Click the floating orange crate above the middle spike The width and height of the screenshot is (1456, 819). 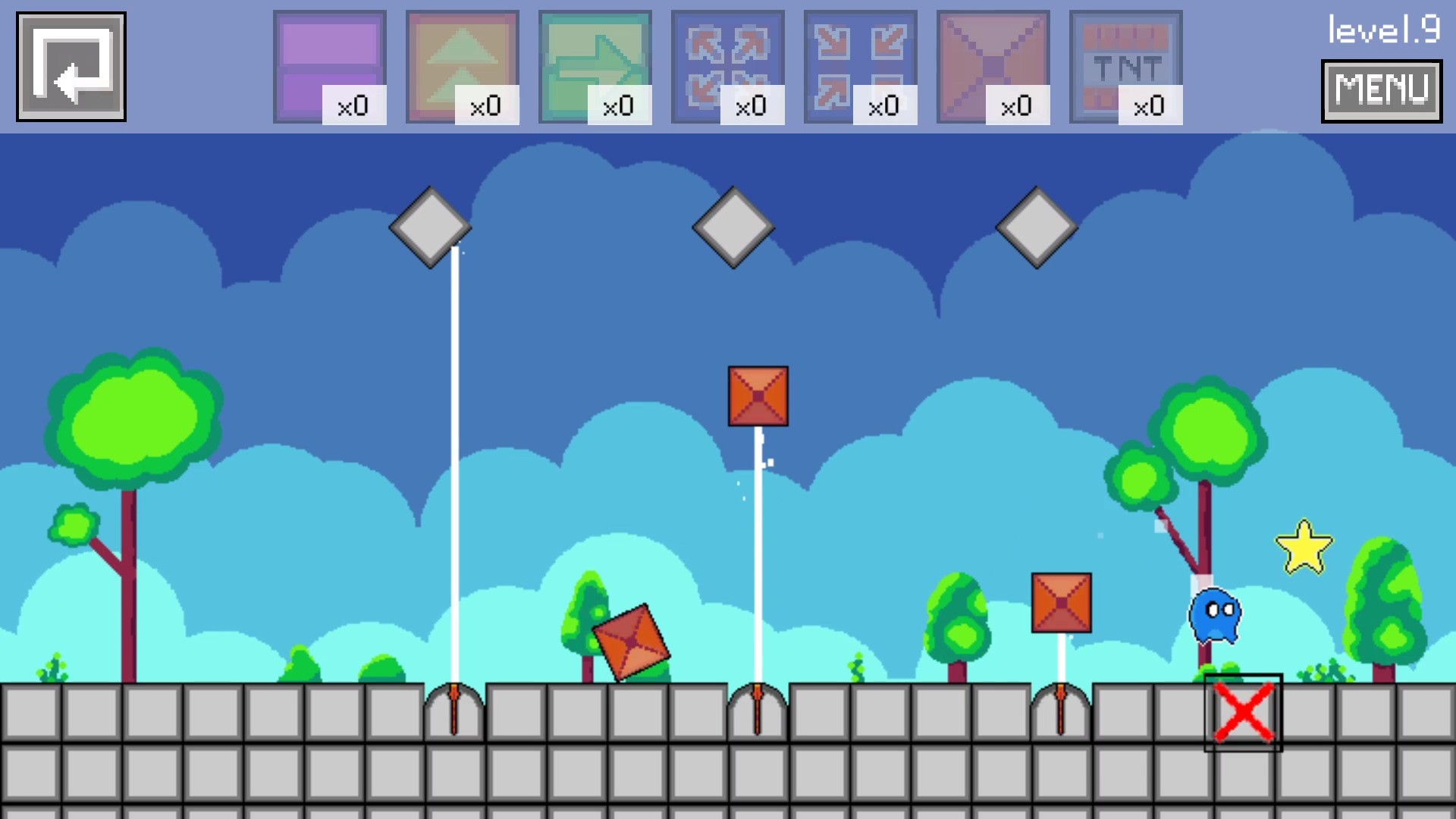[757, 395]
